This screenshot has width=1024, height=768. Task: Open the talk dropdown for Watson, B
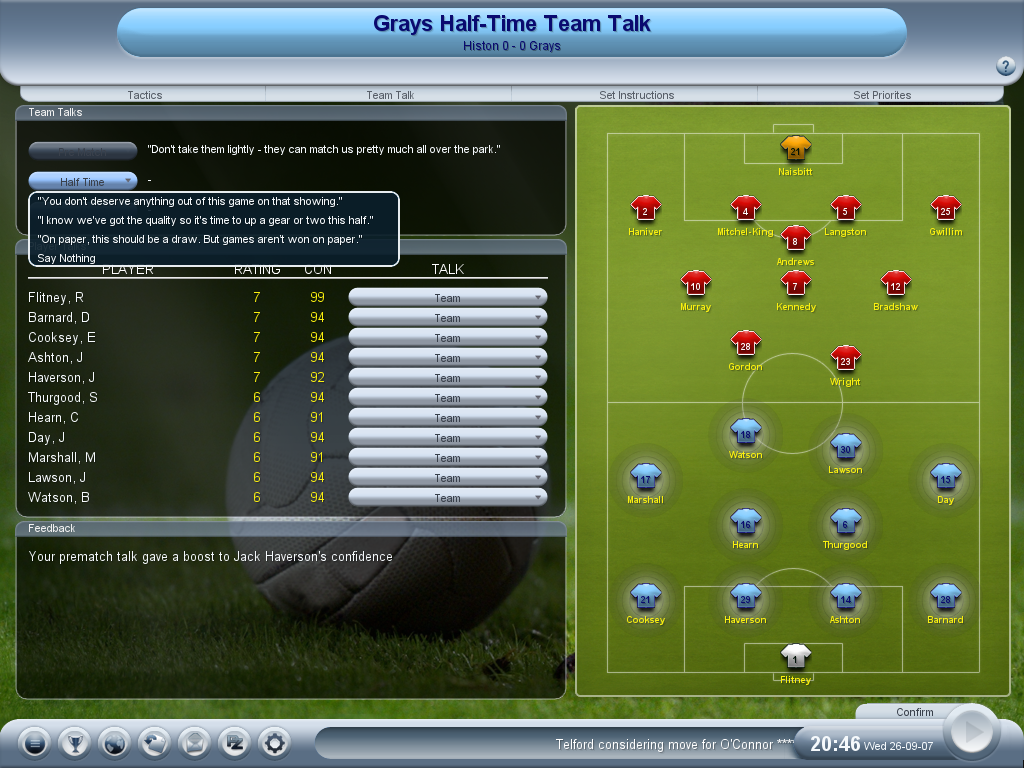click(447, 497)
